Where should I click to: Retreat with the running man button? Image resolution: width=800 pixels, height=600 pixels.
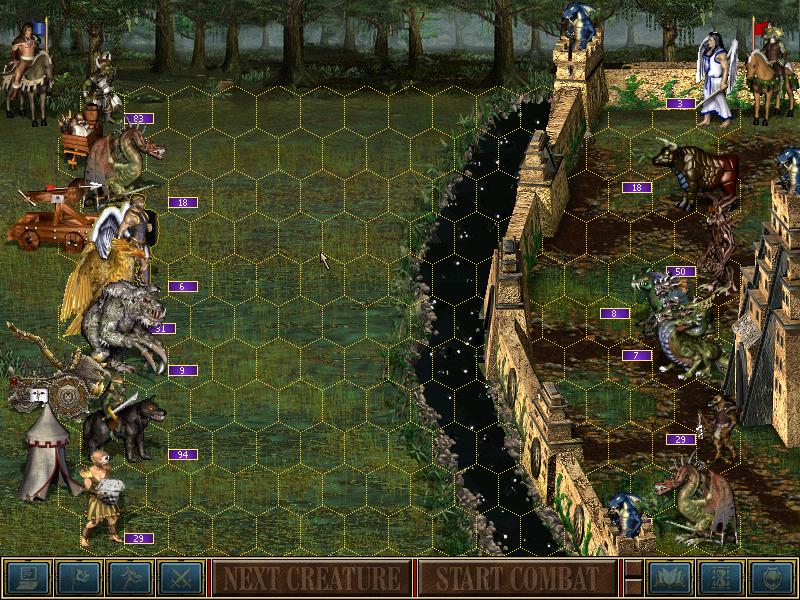point(131,577)
